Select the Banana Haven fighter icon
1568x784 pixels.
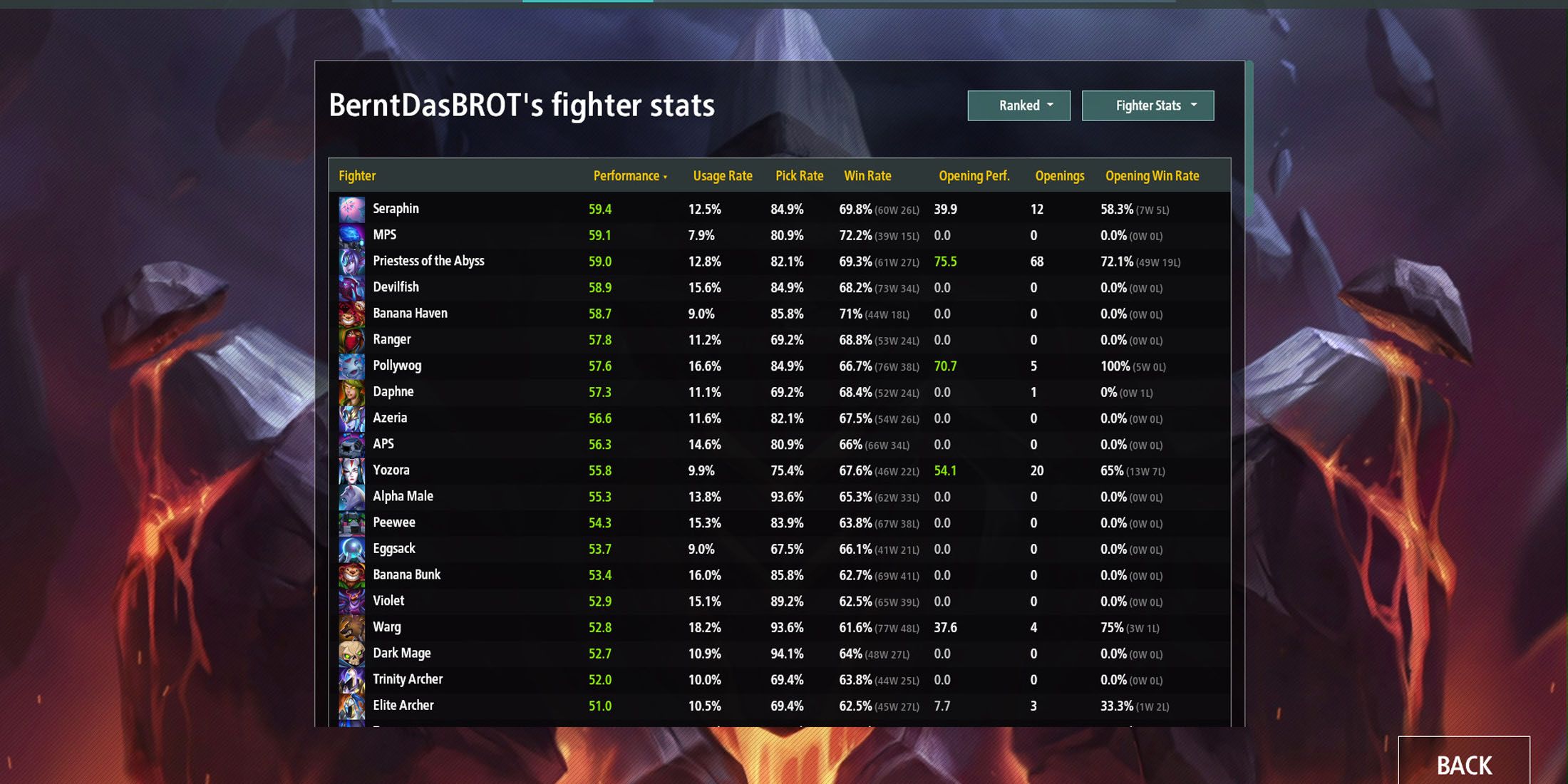[x=351, y=314]
